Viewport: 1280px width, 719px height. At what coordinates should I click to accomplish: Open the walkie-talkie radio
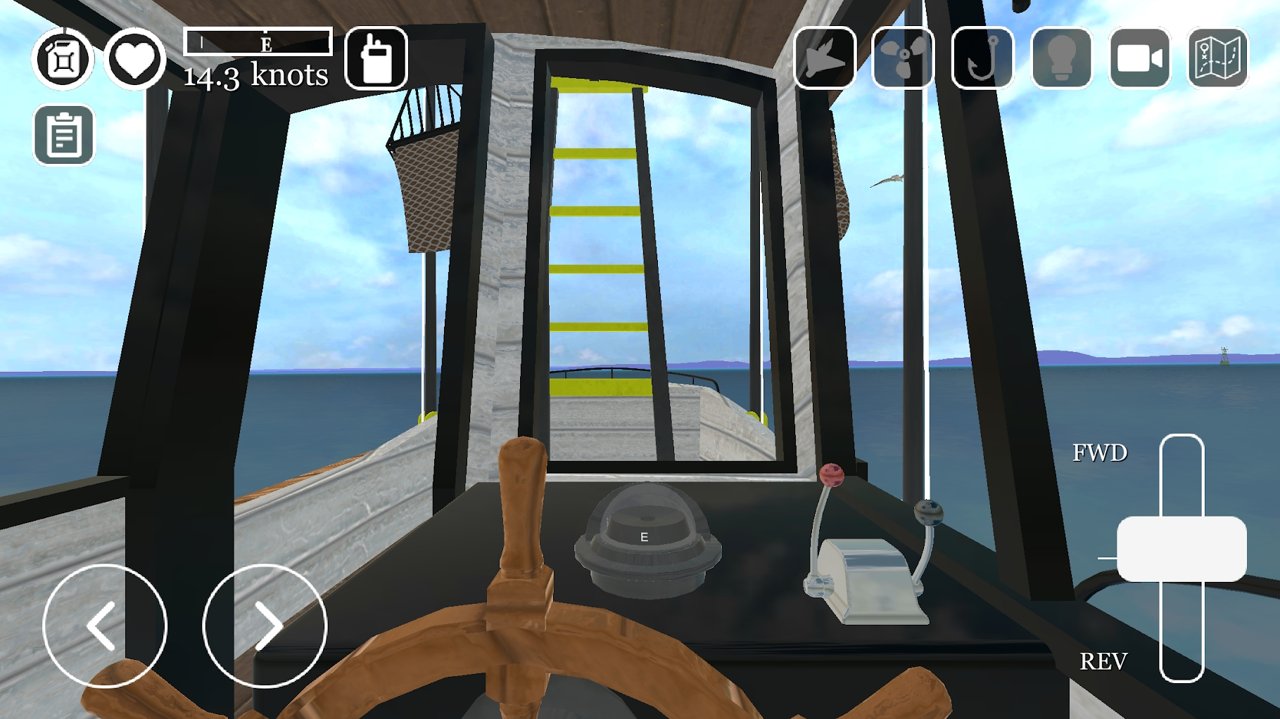click(x=376, y=59)
